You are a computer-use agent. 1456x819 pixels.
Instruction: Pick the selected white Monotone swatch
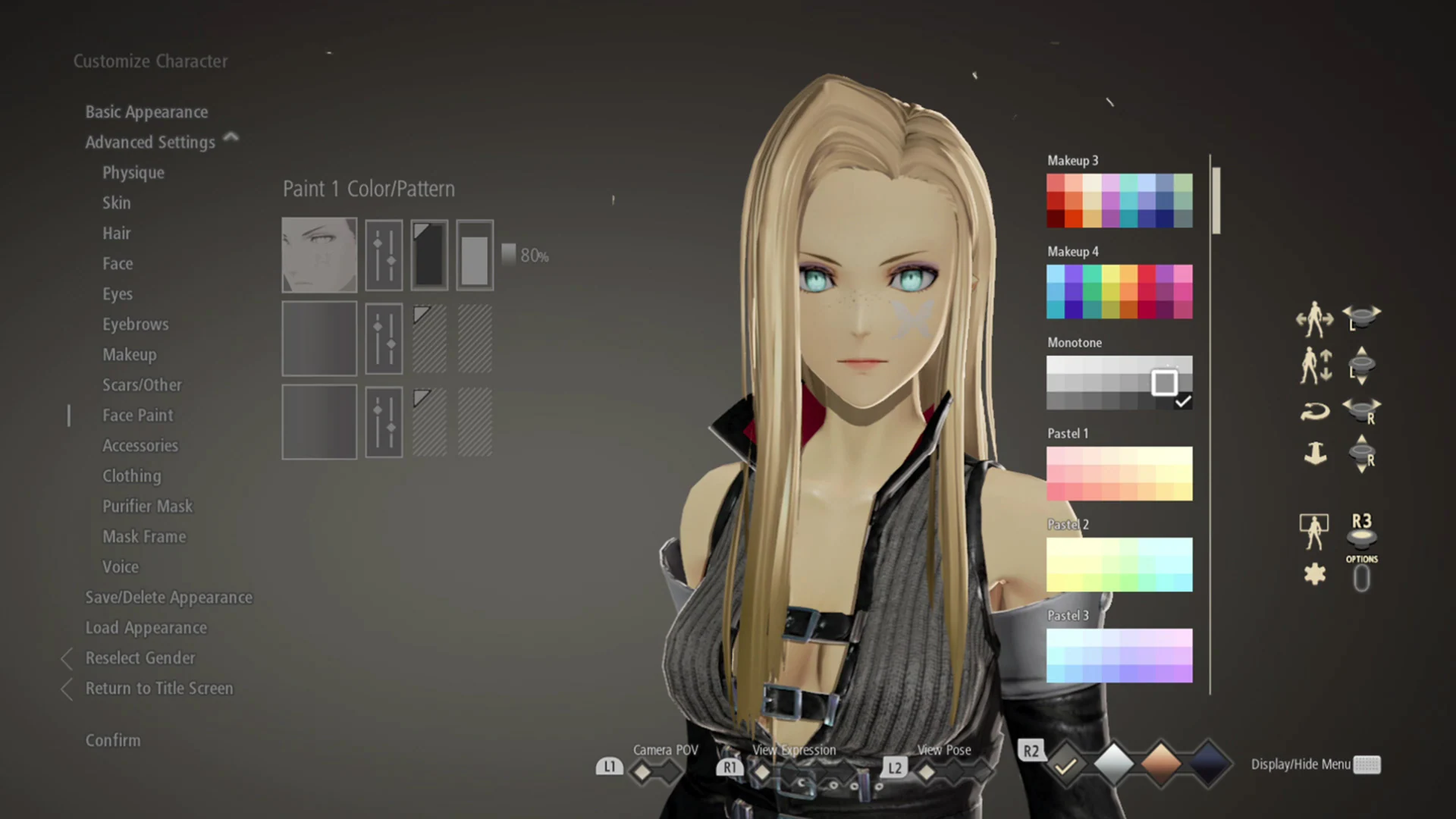point(1166,383)
